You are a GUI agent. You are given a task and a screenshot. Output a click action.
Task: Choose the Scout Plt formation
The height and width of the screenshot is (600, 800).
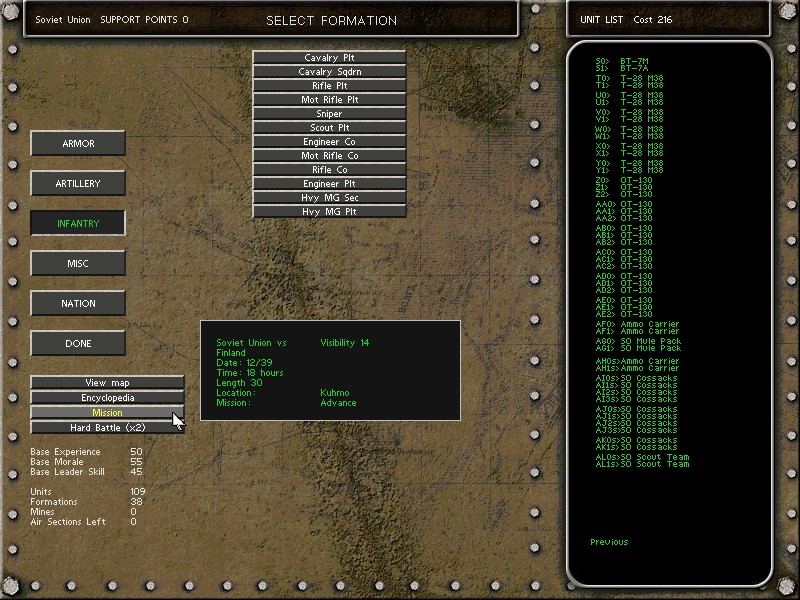329,128
